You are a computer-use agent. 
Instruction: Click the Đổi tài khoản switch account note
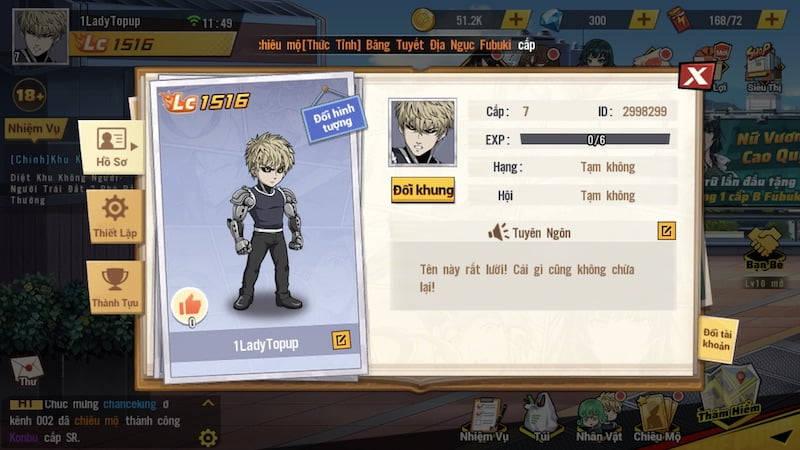coord(717,340)
